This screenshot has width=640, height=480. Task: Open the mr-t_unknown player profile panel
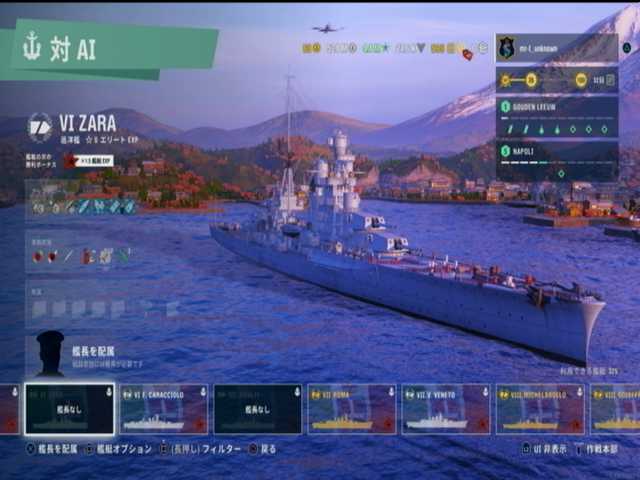coord(556,48)
